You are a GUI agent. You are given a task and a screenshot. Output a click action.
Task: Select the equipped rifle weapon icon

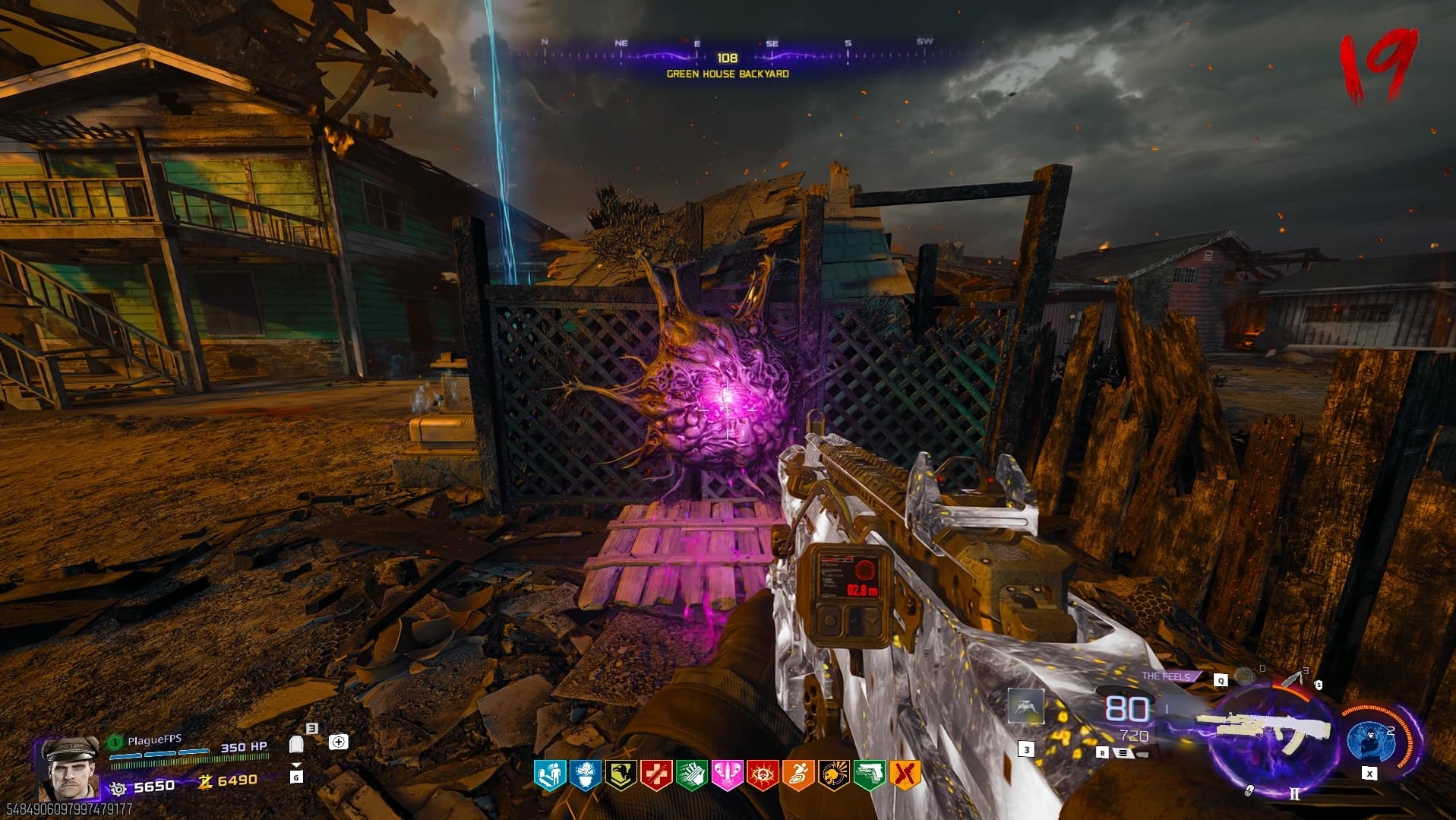[1263, 729]
